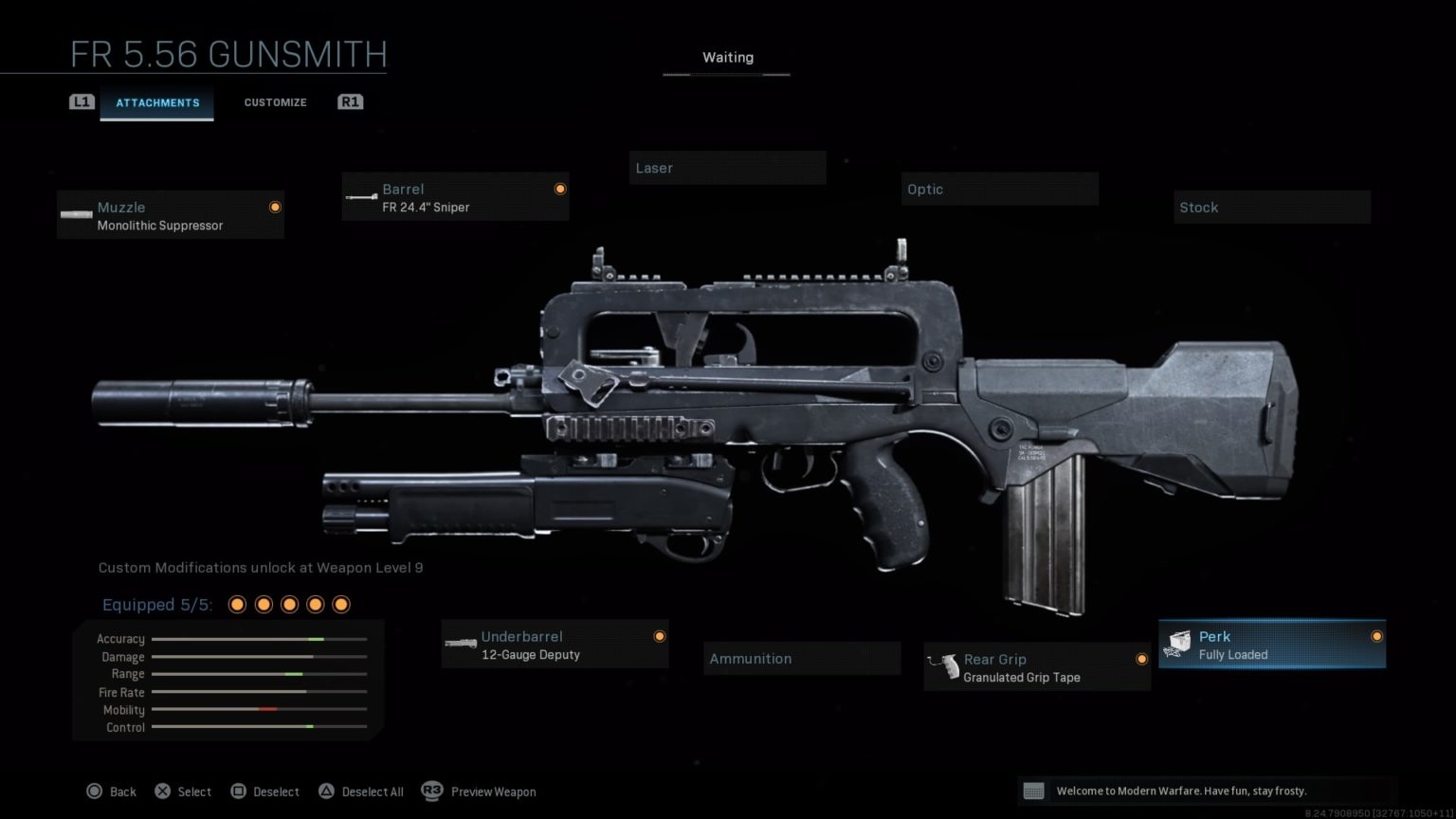Select the Attachments tab
The image size is (1456, 819).
157,102
